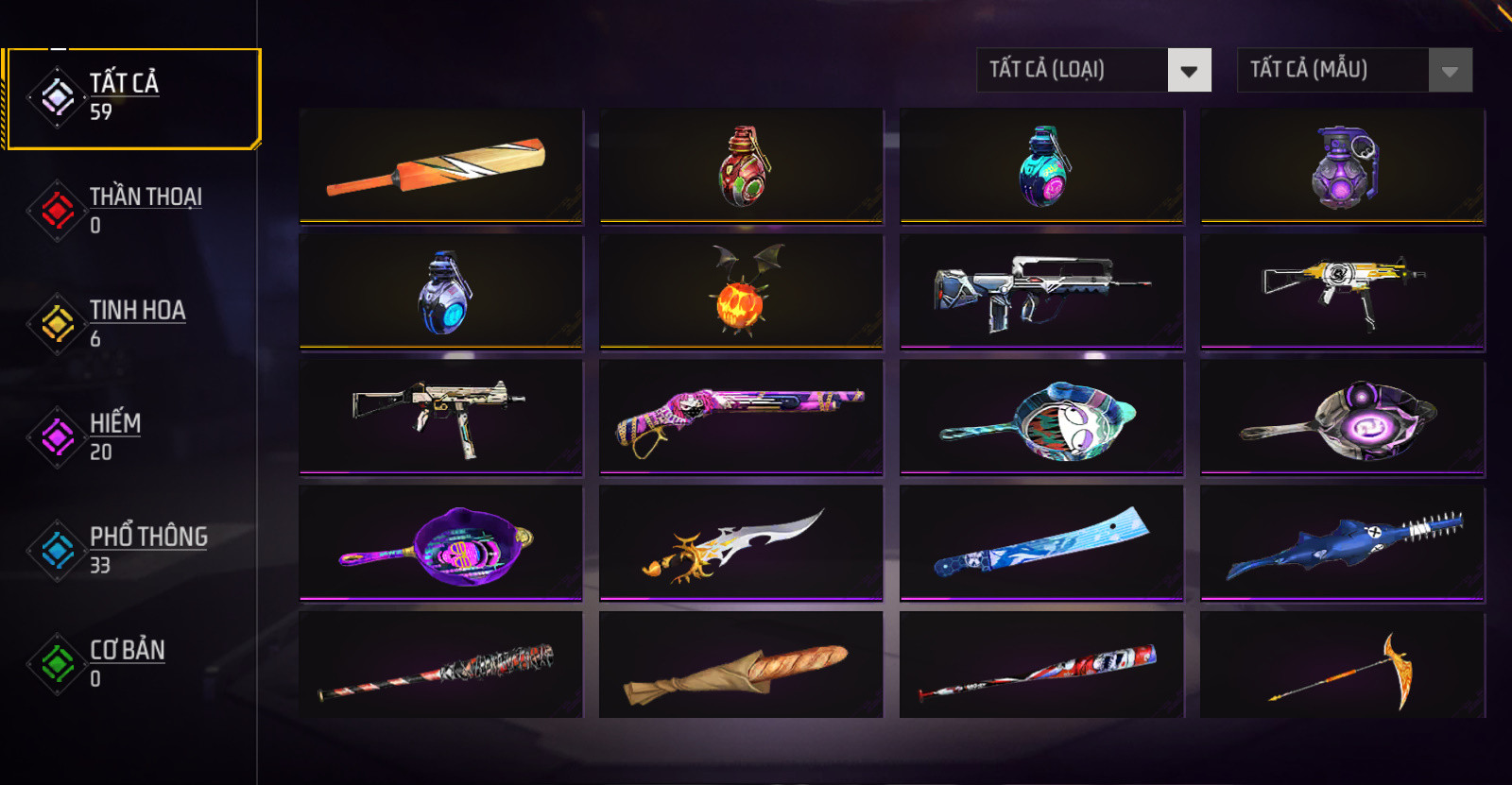Select the blue shark sawblade skin

click(1343, 542)
